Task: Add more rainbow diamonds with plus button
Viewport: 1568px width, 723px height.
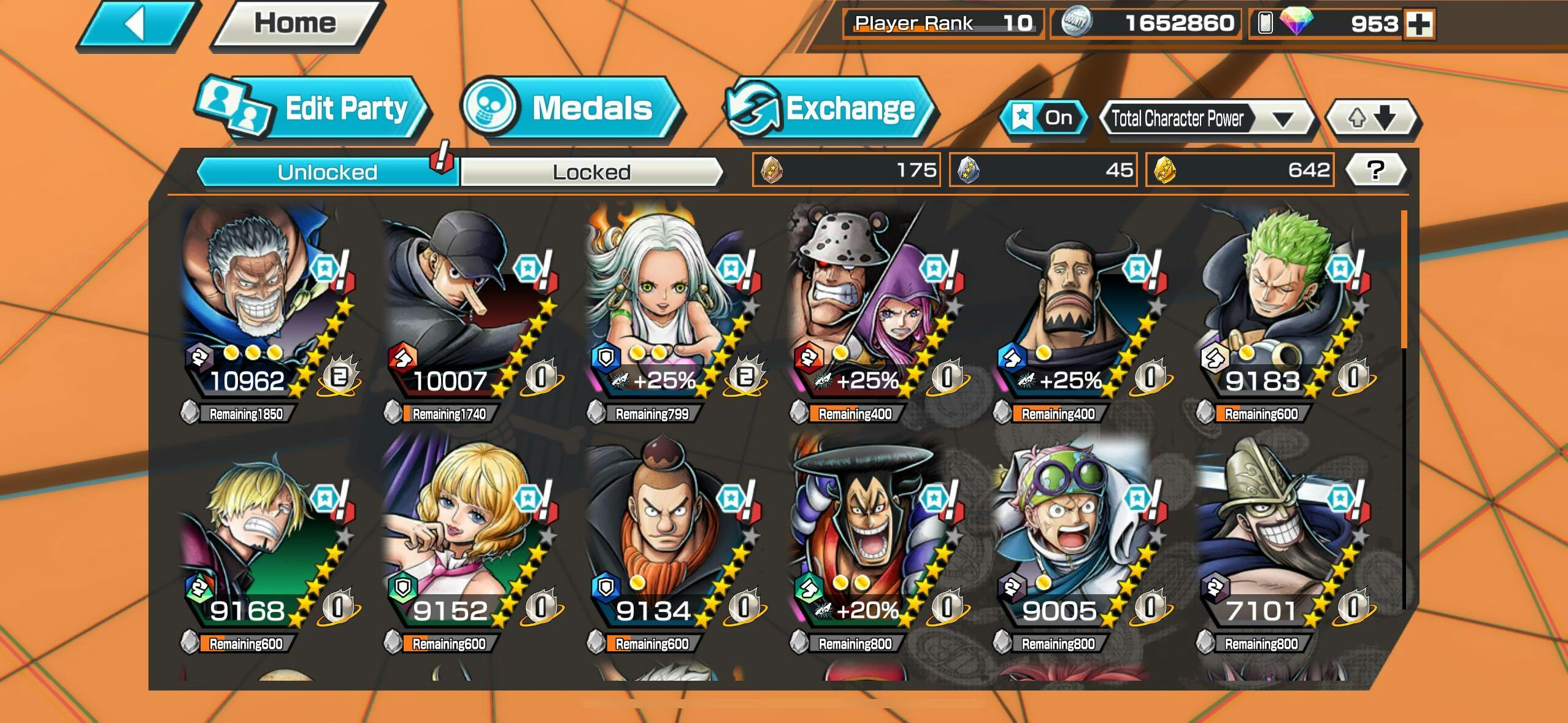Action: 1419,25
